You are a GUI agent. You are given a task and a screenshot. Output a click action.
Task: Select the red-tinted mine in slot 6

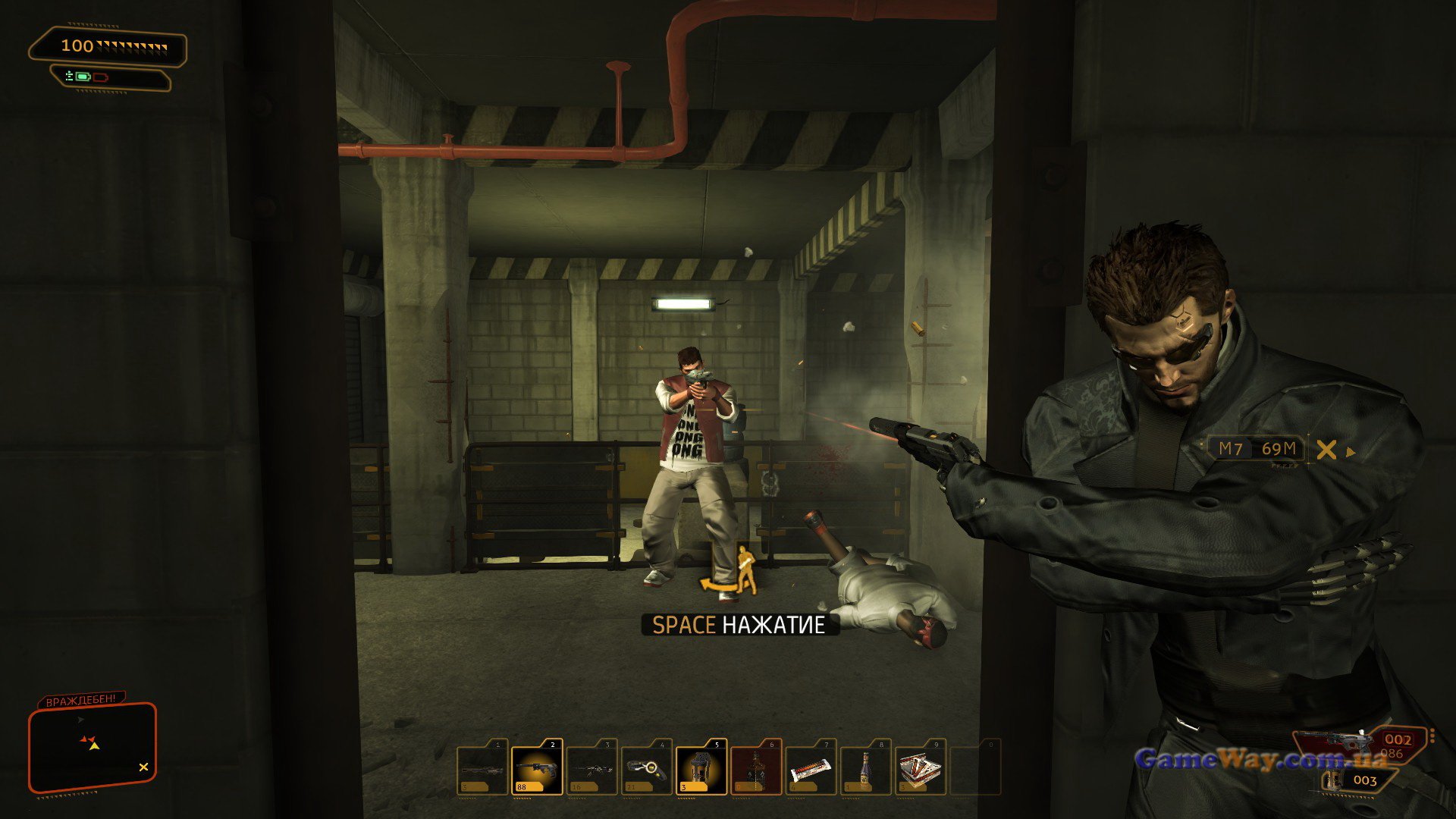click(x=756, y=768)
